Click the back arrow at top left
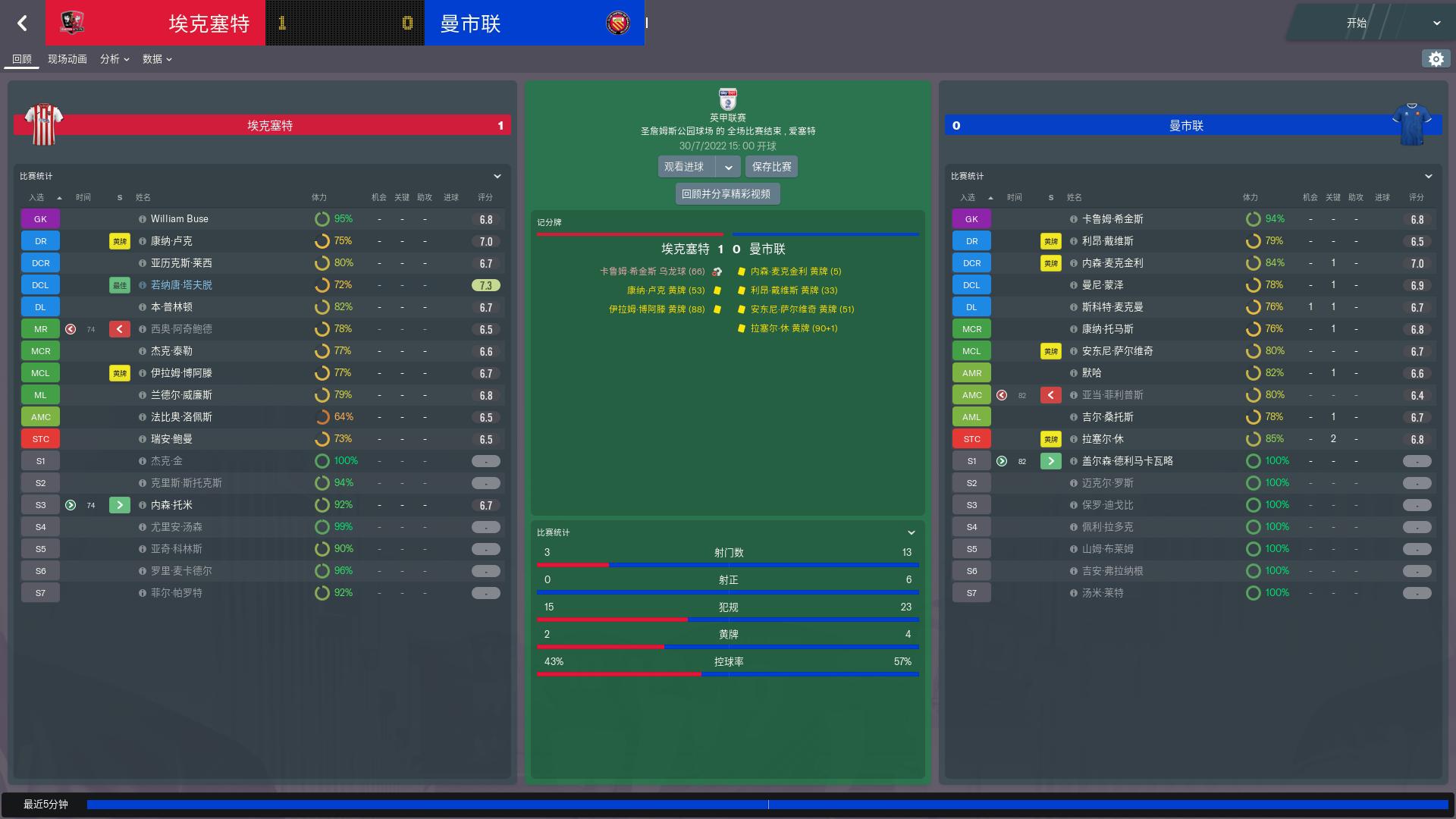Image resolution: width=1456 pixels, height=819 pixels. (23, 24)
